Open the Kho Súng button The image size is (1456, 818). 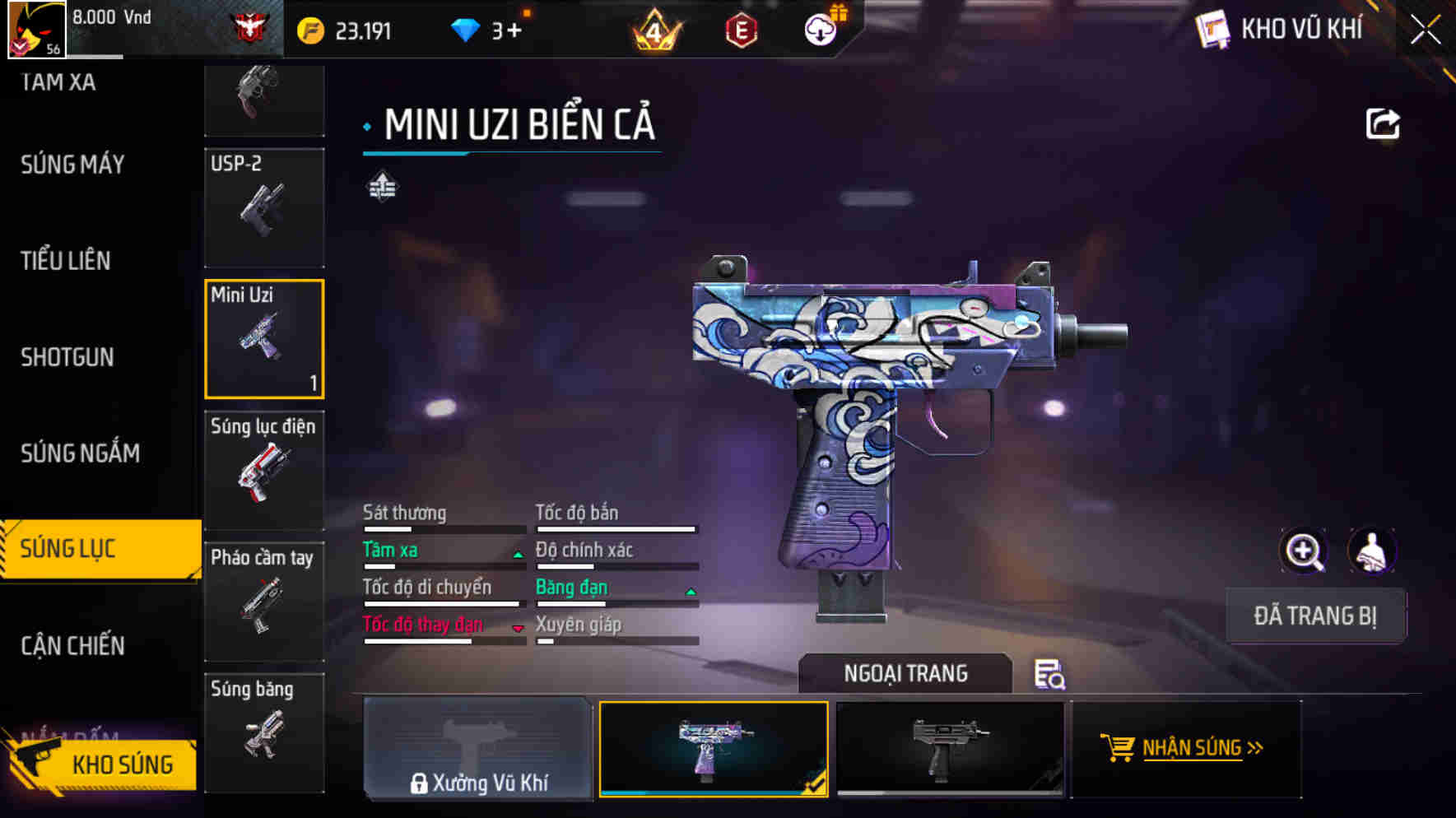click(103, 764)
